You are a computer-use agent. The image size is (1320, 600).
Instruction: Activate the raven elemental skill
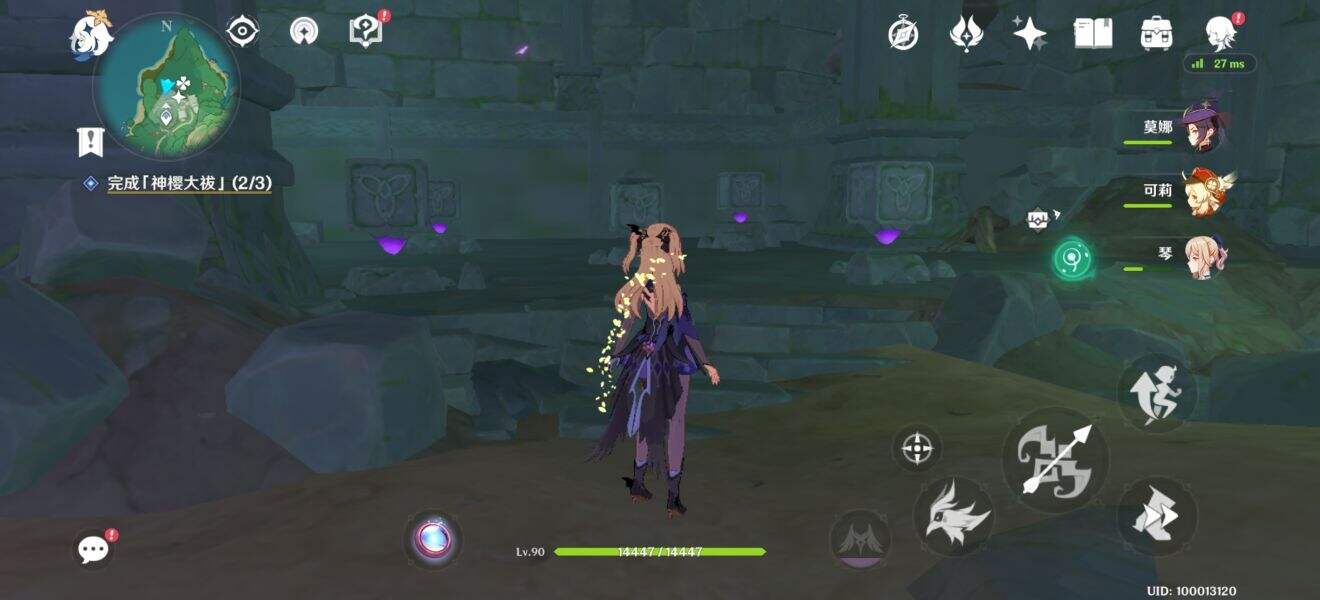click(x=954, y=516)
